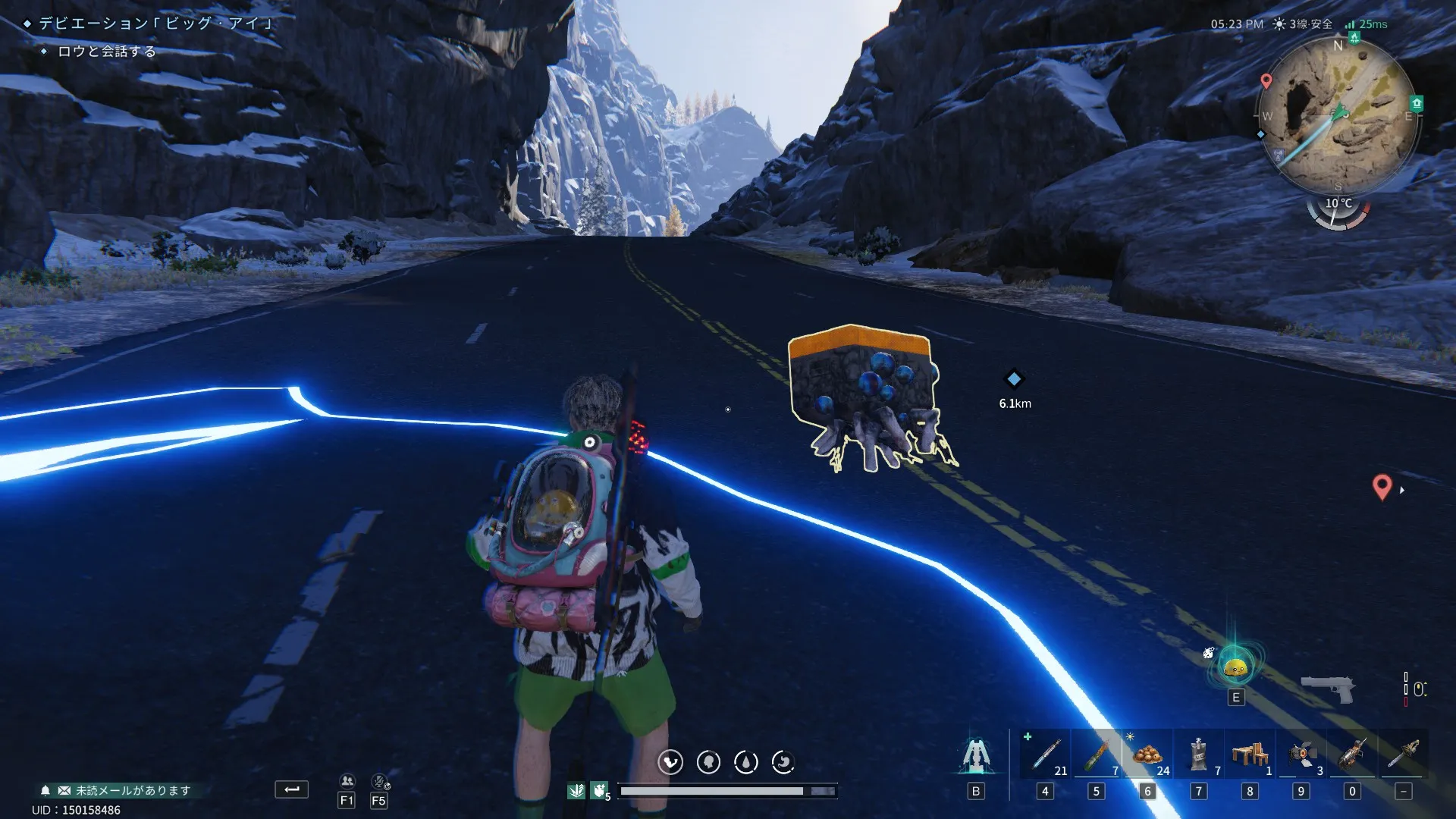Select the green bottle slot holding 7
This screenshot has height=819, width=1456.
1097,755
